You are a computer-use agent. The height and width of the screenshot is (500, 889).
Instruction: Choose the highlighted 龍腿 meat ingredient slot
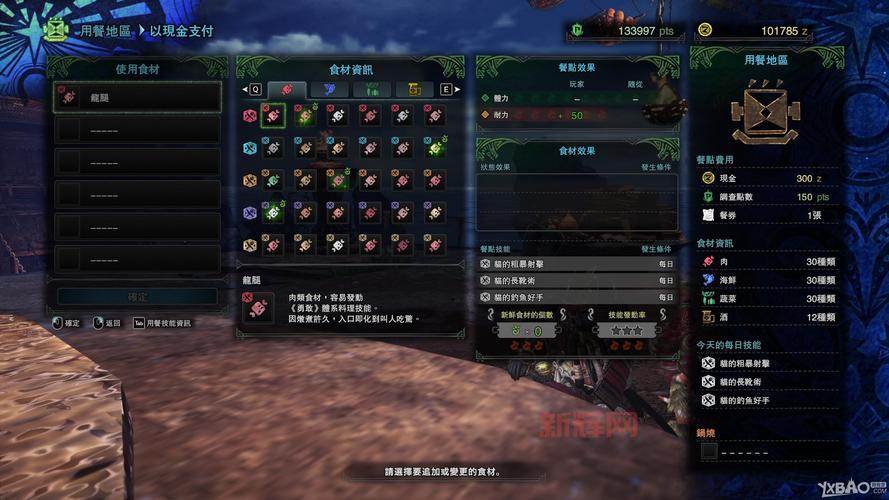(x=273, y=116)
